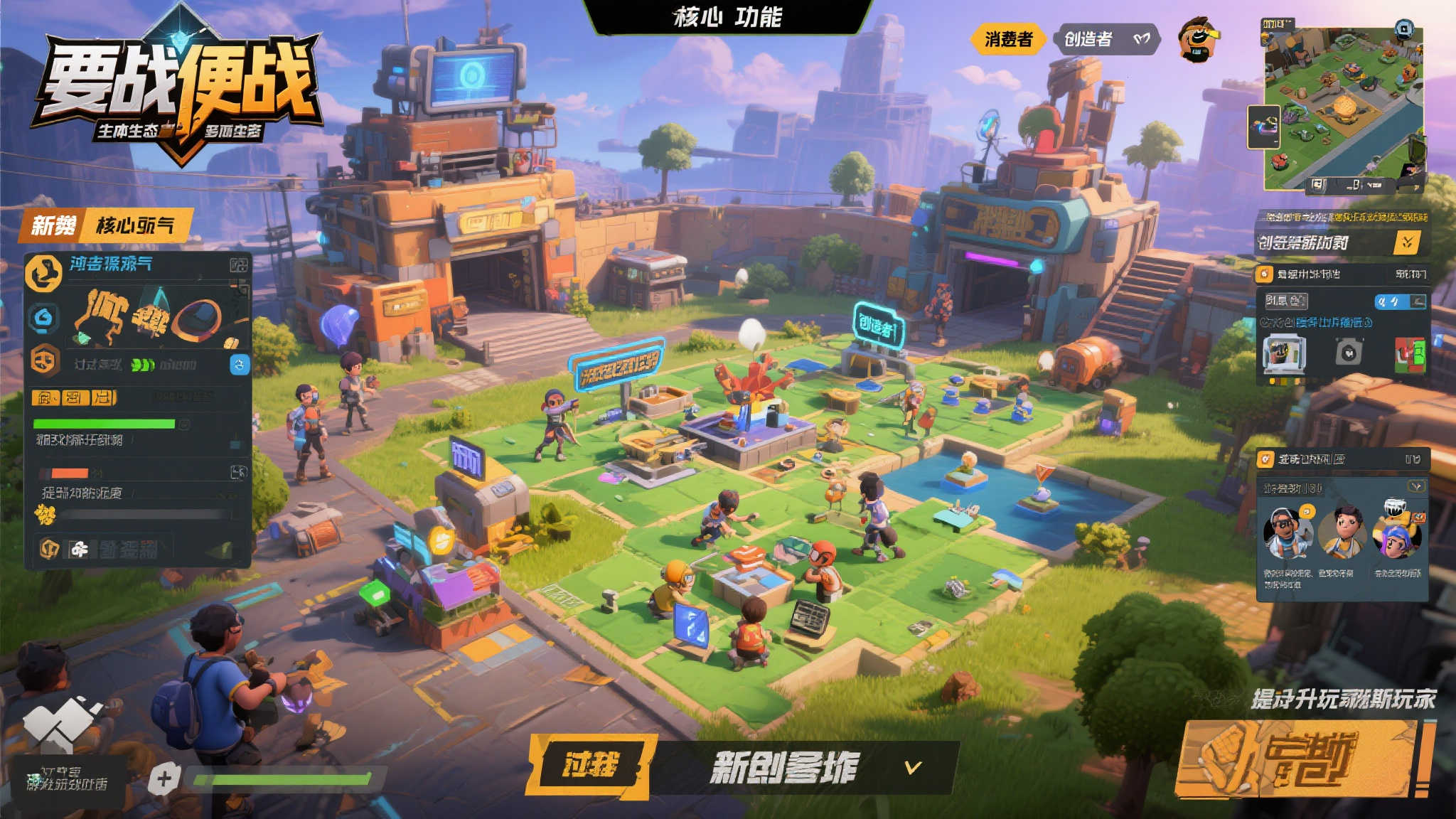The width and height of the screenshot is (1456, 819).
Task: Select the blue refresh icon beside green arrows
Action: 240,365
